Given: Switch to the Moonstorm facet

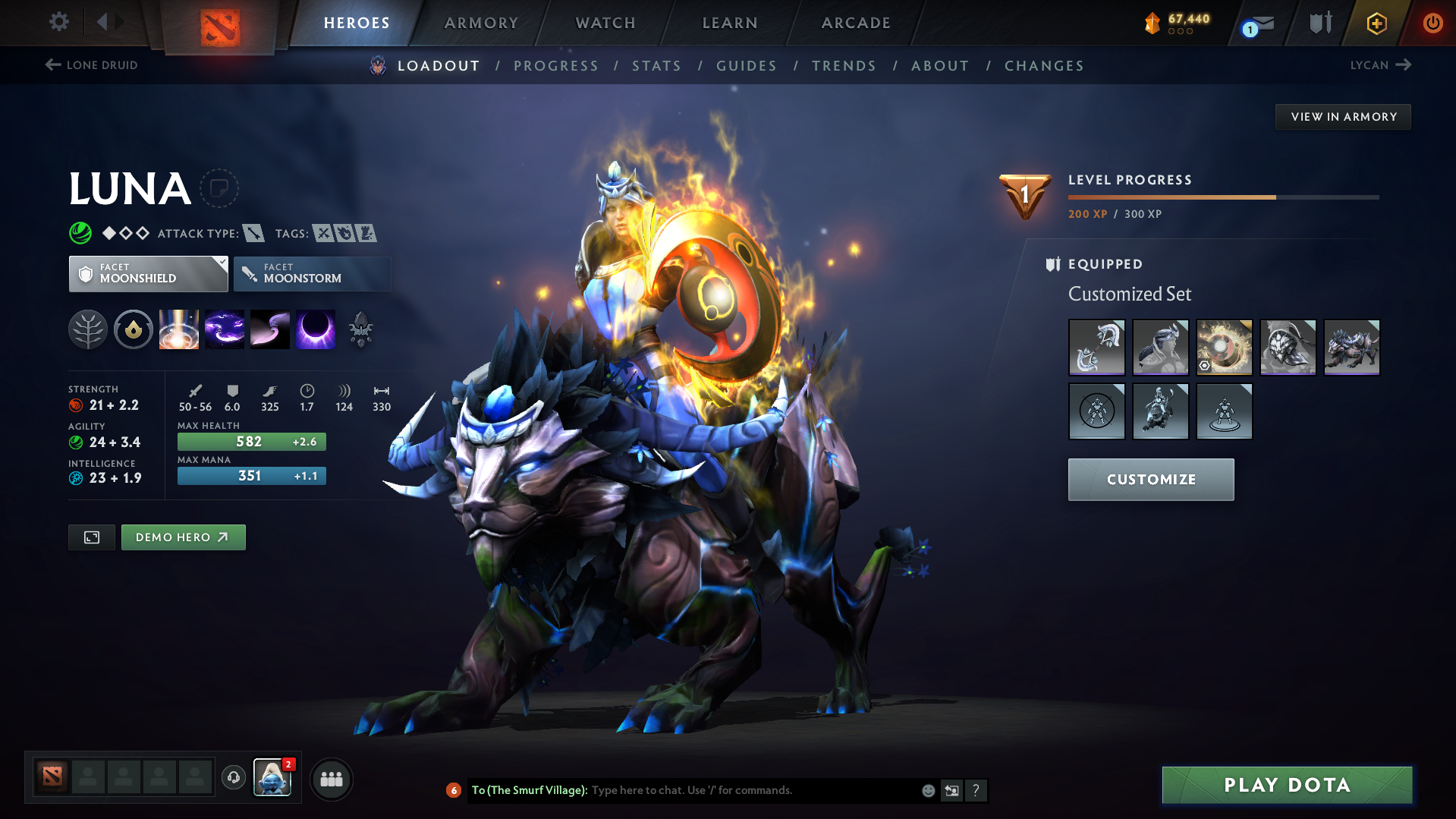Looking at the screenshot, I should tap(312, 273).
